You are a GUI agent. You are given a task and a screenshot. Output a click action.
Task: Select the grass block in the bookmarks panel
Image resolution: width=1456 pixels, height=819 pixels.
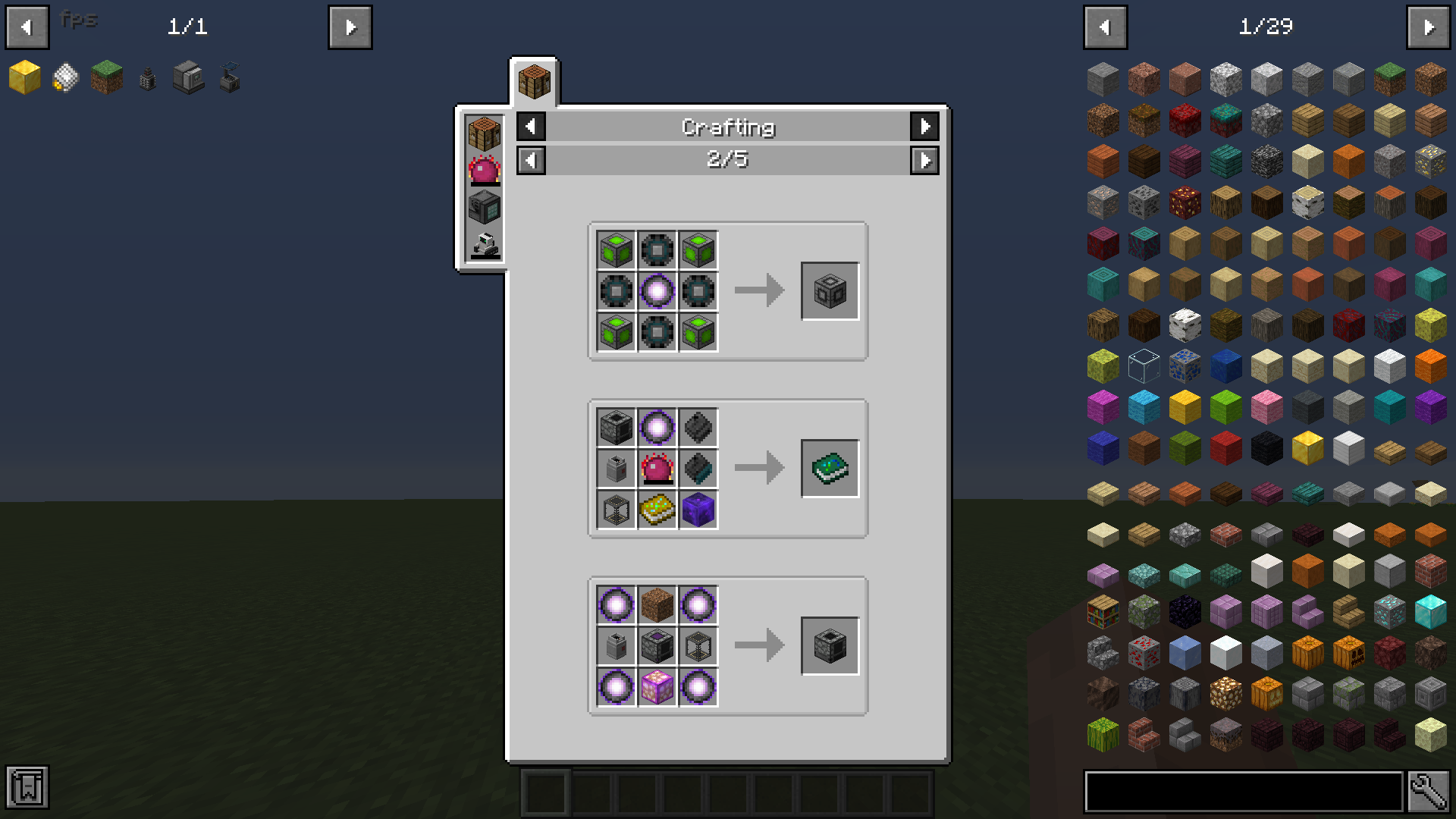click(107, 78)
